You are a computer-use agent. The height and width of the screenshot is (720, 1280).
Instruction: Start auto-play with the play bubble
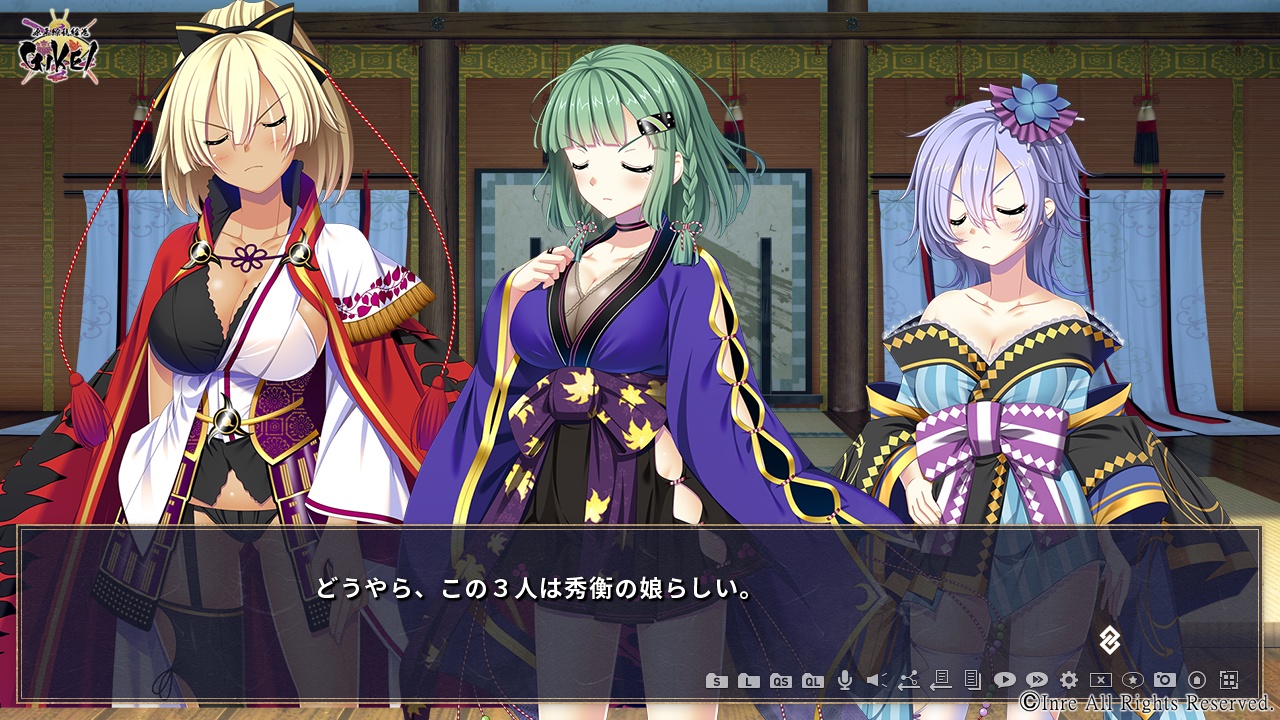pos(1004,680)
